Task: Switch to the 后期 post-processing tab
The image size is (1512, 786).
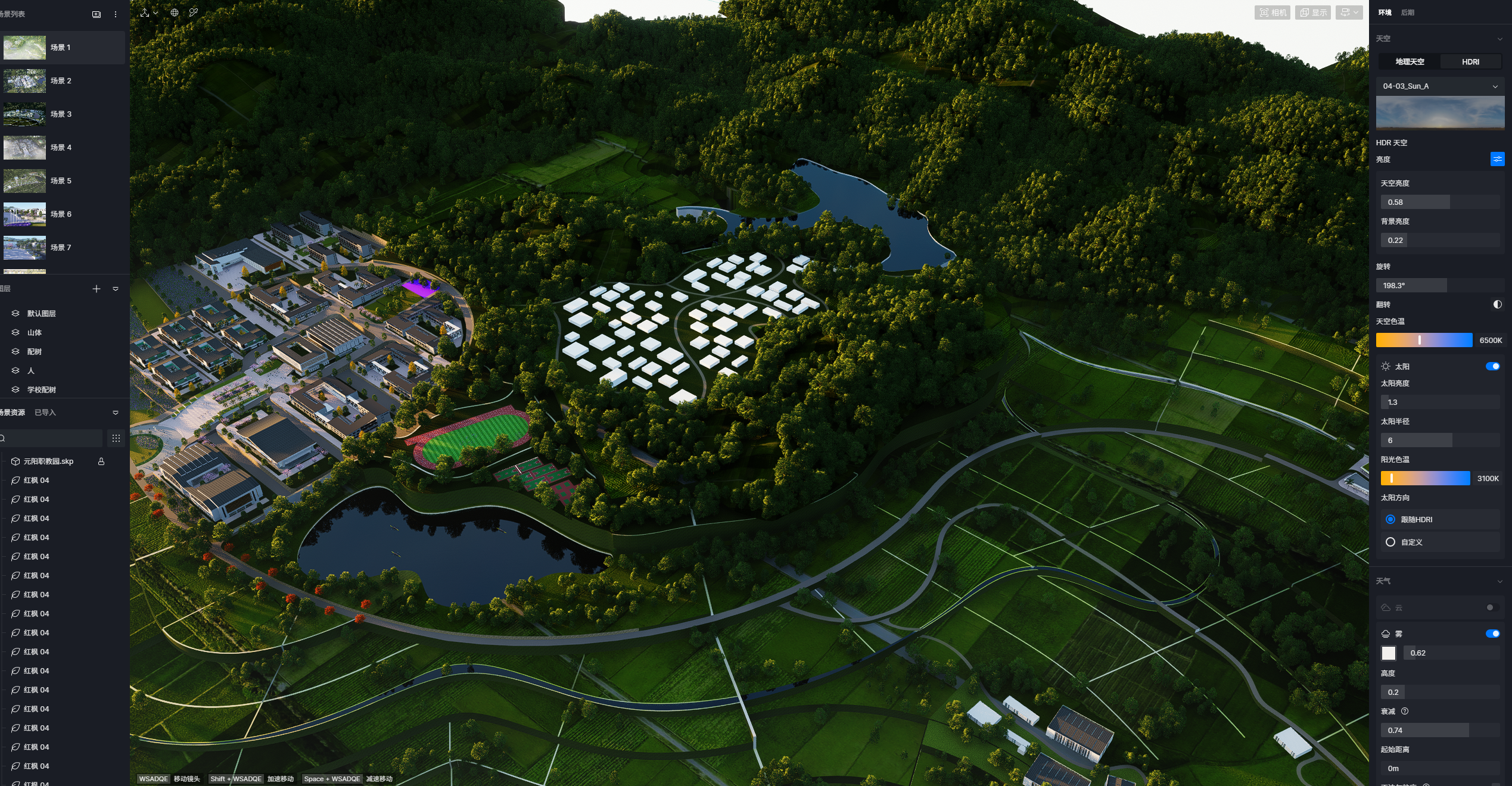Action: click(x=1407, y=13)
